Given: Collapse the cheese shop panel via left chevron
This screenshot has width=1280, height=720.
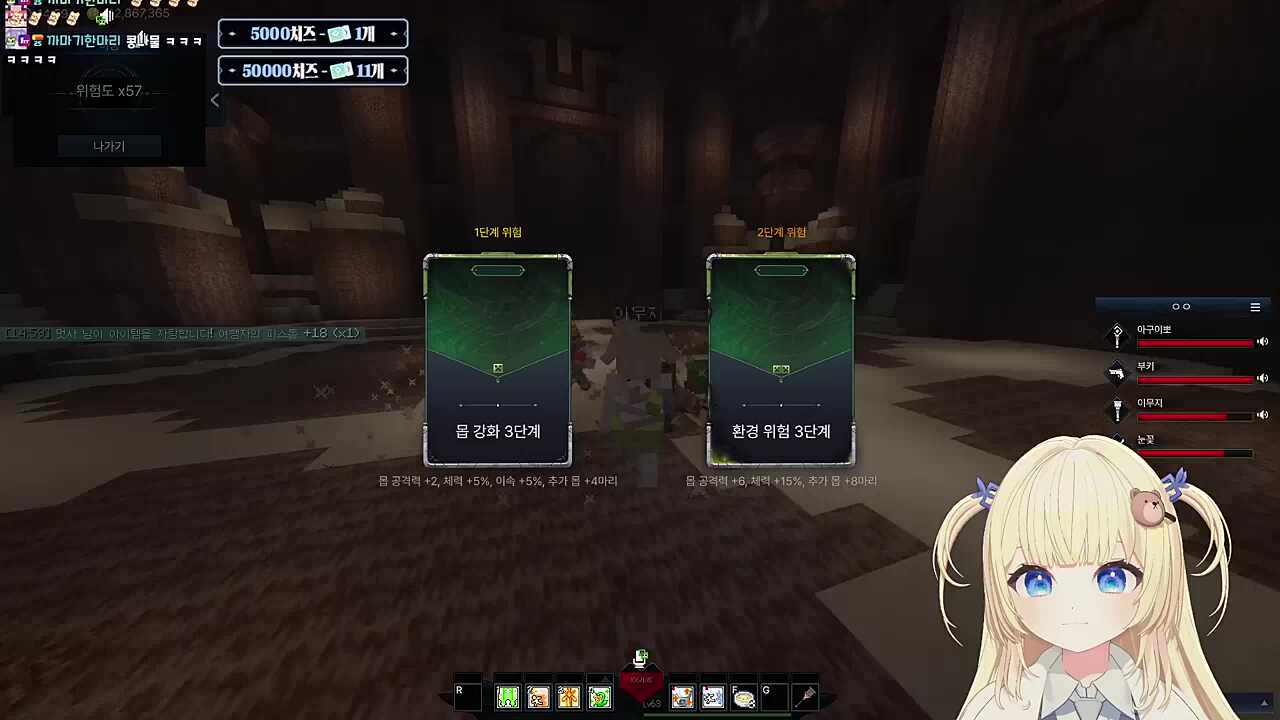Looking at the screenshot, I should tap(214, 100).
